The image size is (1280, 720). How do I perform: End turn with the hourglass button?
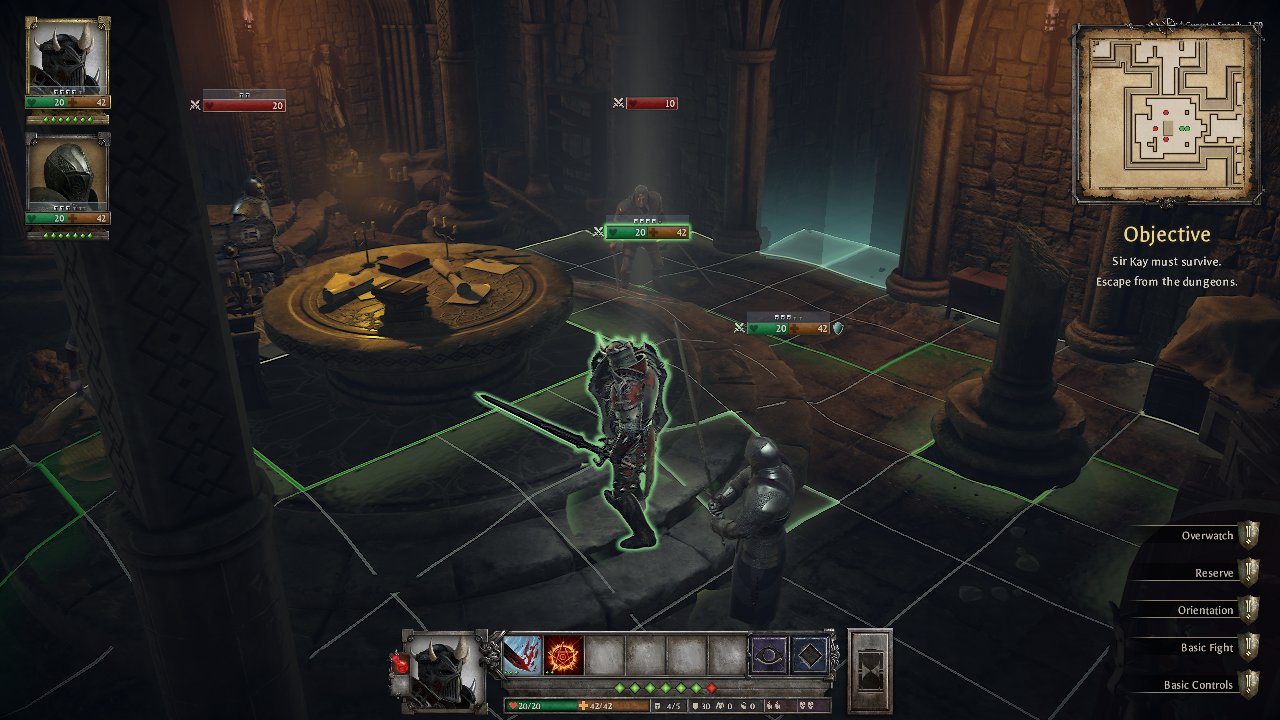(x=869, y=669)
